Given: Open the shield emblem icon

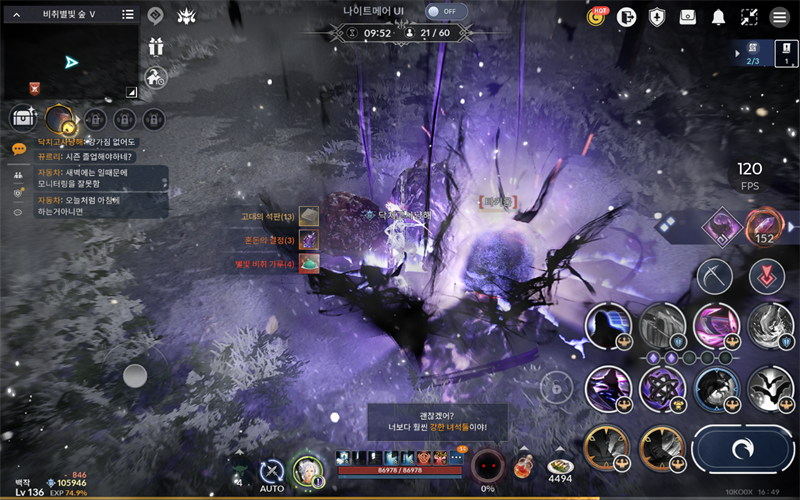Looking at the screenshot, I should tap(657, 16).
